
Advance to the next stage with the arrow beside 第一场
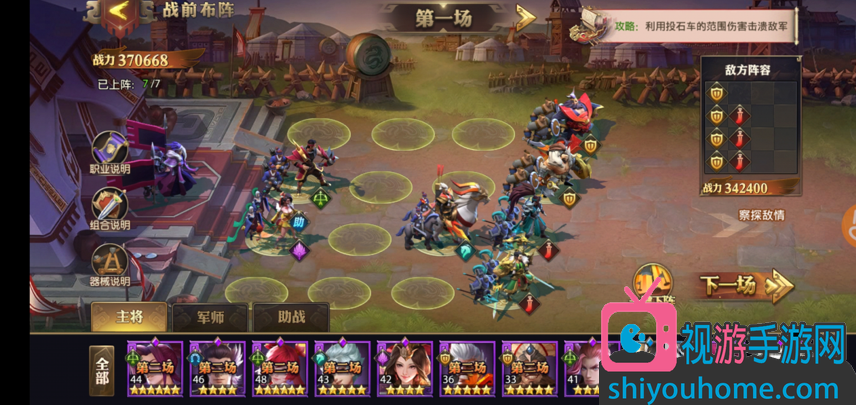(526, 17)
